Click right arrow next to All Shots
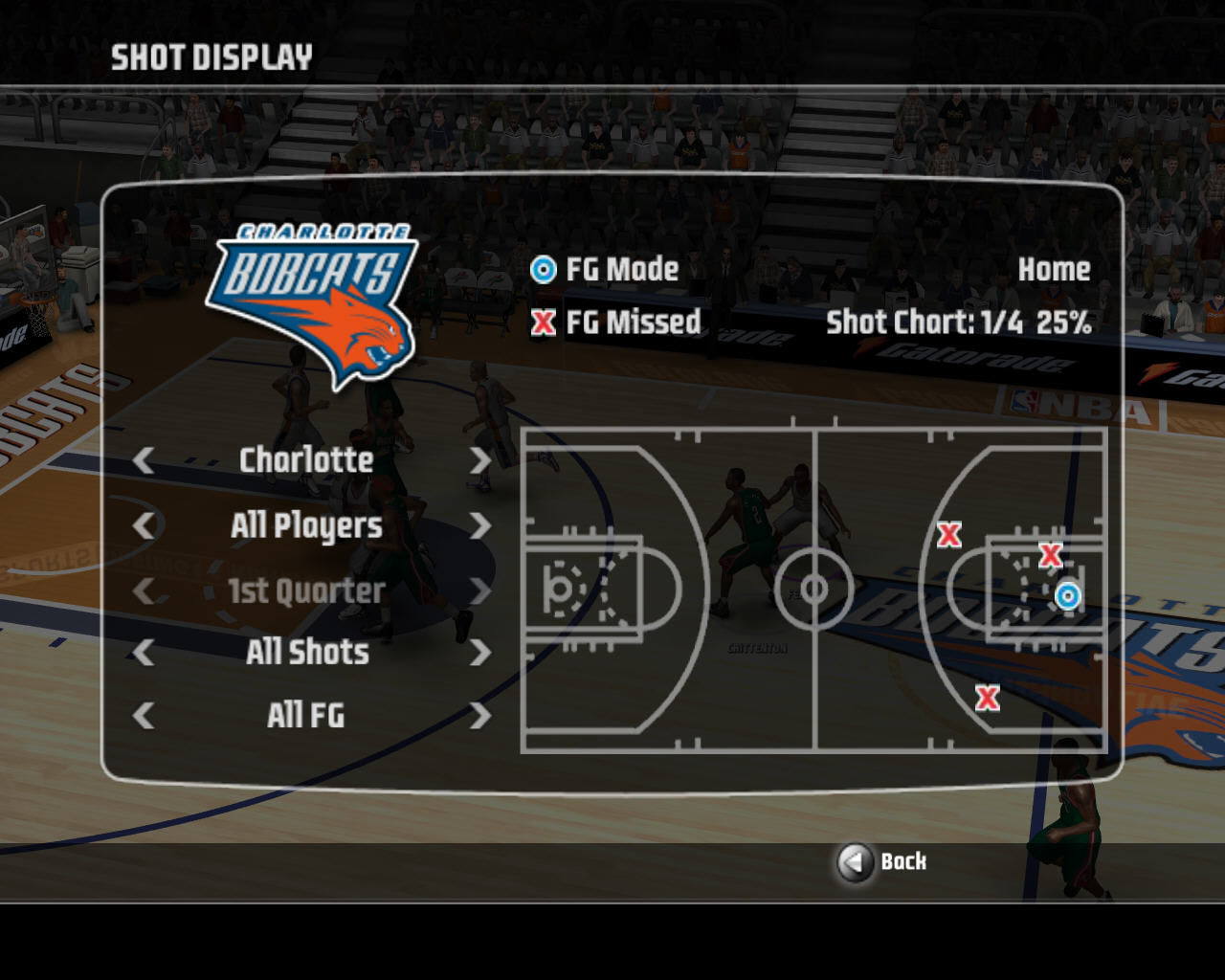This screenshot has height=980, width=1225. tap(479, 653)
